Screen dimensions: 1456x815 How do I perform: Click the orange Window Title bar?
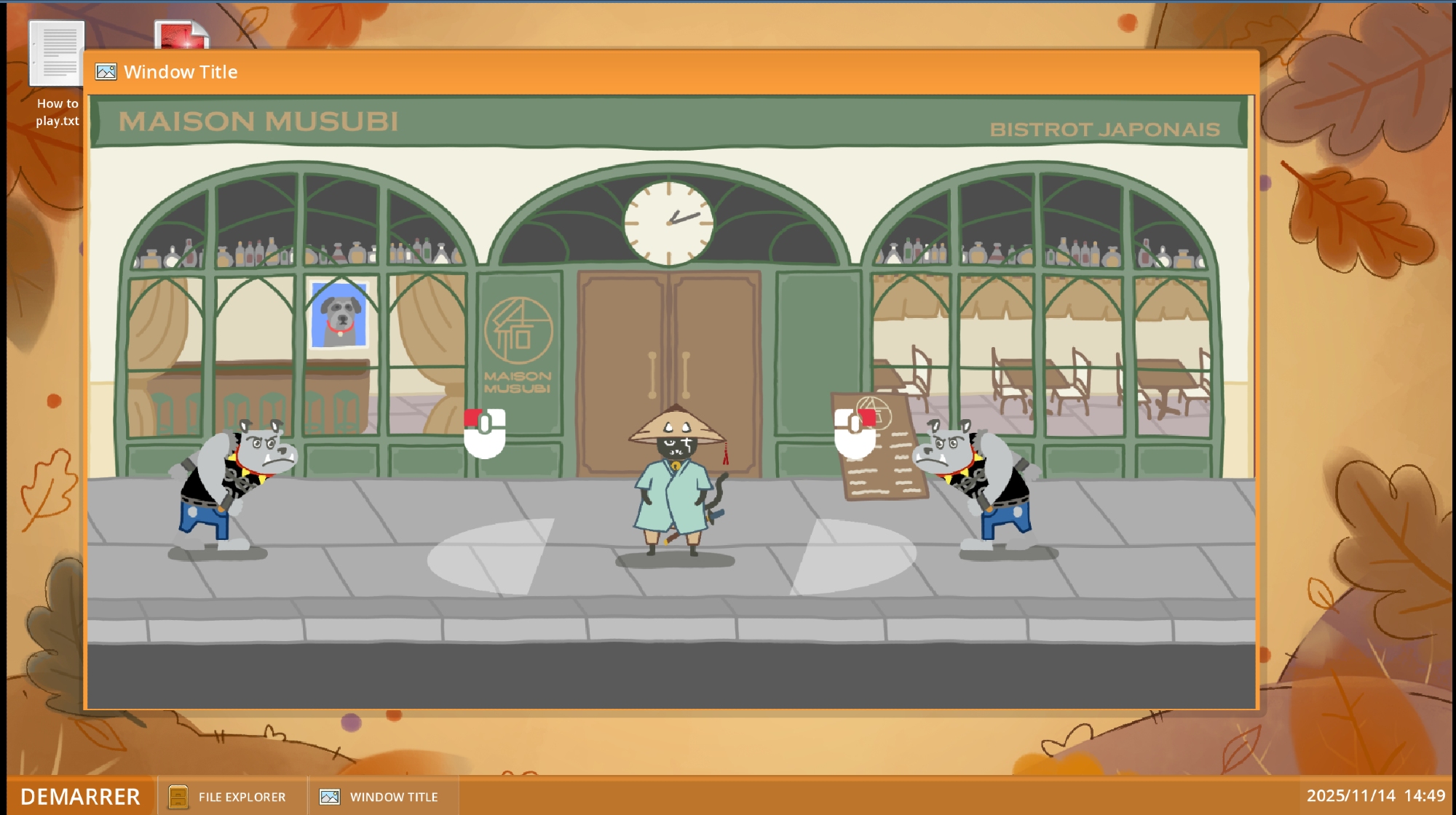[655, 72]
